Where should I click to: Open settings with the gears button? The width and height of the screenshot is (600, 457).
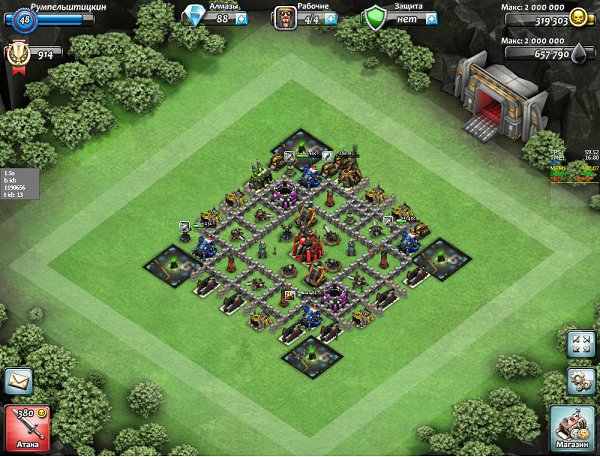point(579,381)
